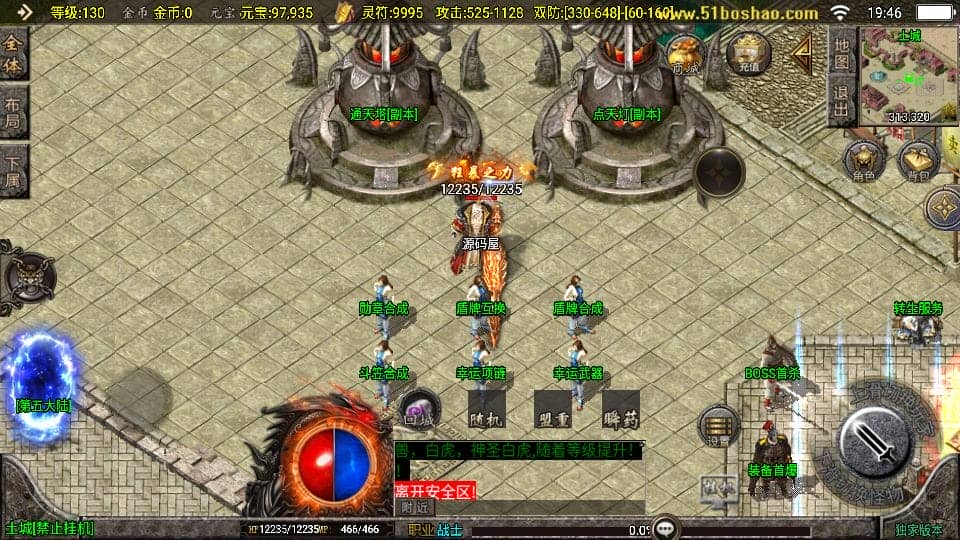
Task: Tap the demon skull emblem button
Action: (28, 273)
